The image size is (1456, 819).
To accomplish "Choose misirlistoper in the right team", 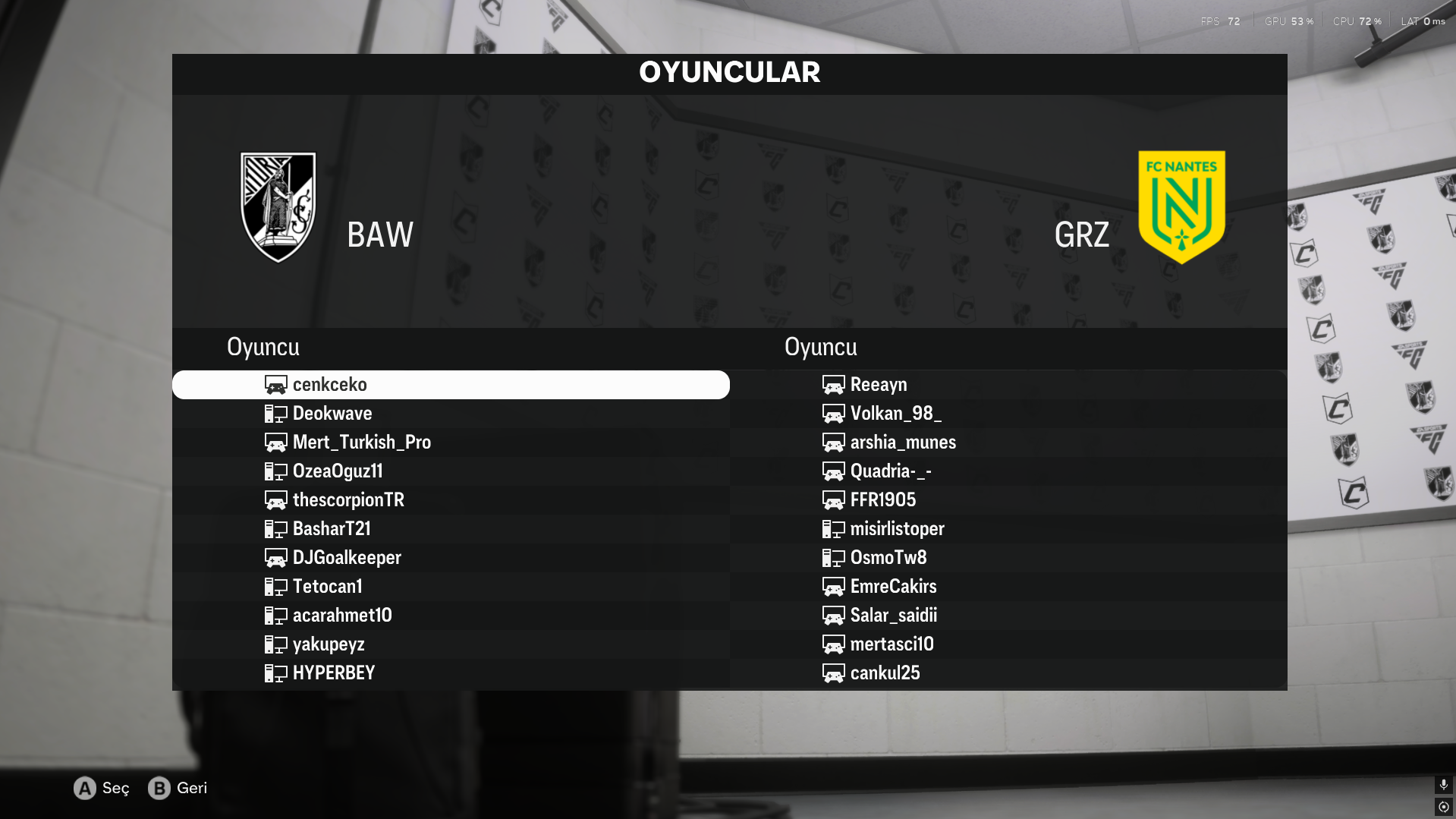I will click(897, 529).
